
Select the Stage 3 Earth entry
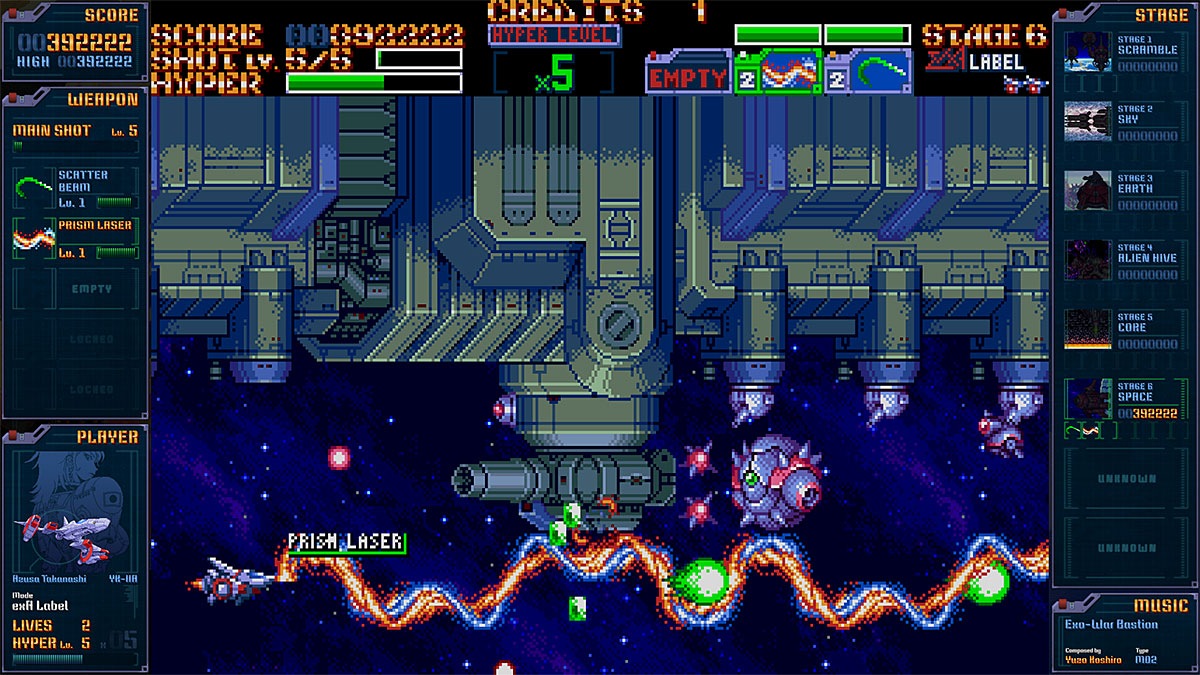click(x=1125, y=191)
